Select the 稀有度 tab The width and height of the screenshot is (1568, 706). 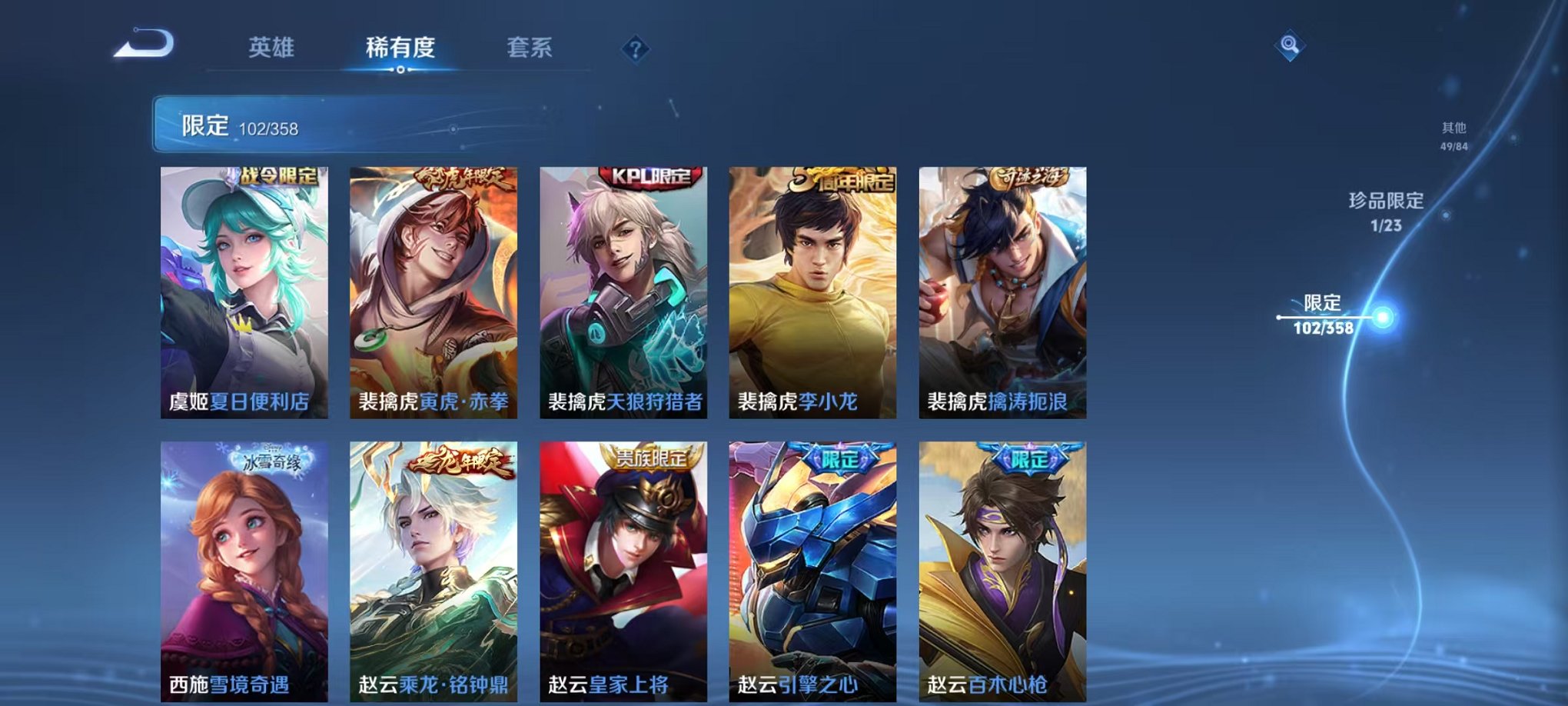tap(400, 46)
